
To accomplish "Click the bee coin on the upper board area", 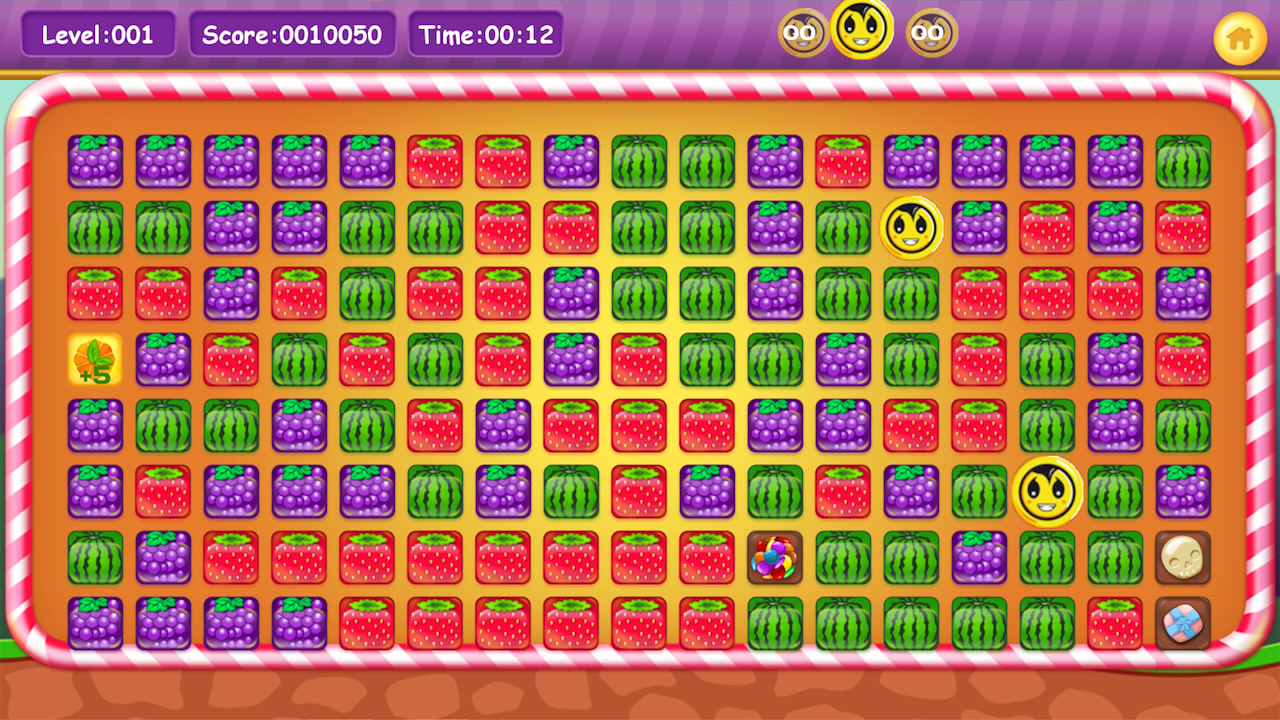I will 911,227.
